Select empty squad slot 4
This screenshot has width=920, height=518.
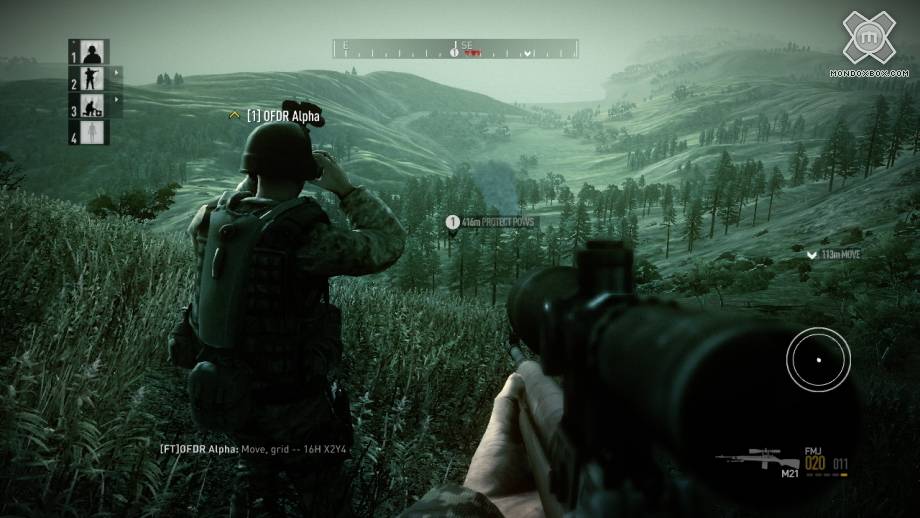pyautogui.click(x=92, y=132)
